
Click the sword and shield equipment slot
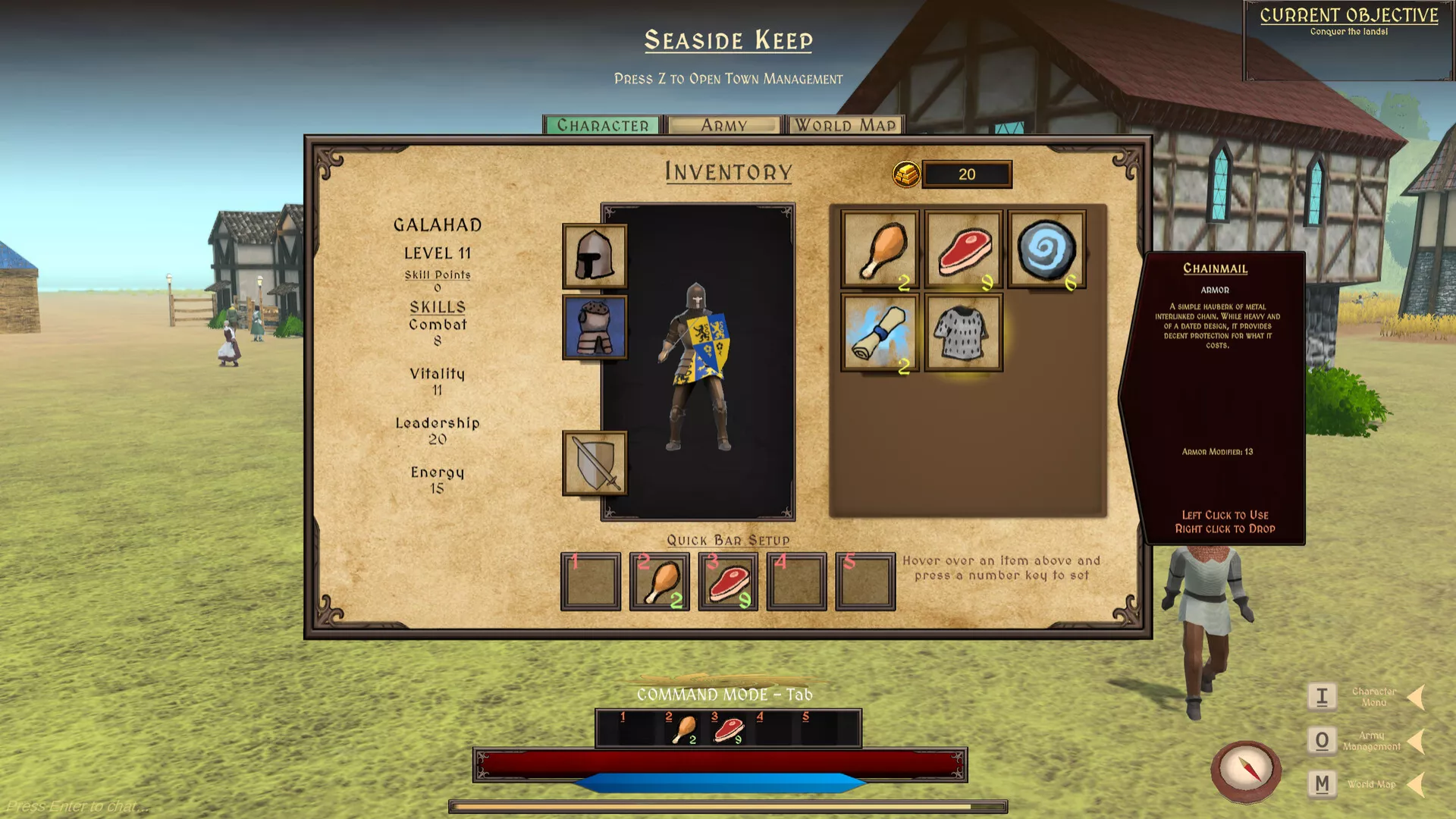click(595, 463)
